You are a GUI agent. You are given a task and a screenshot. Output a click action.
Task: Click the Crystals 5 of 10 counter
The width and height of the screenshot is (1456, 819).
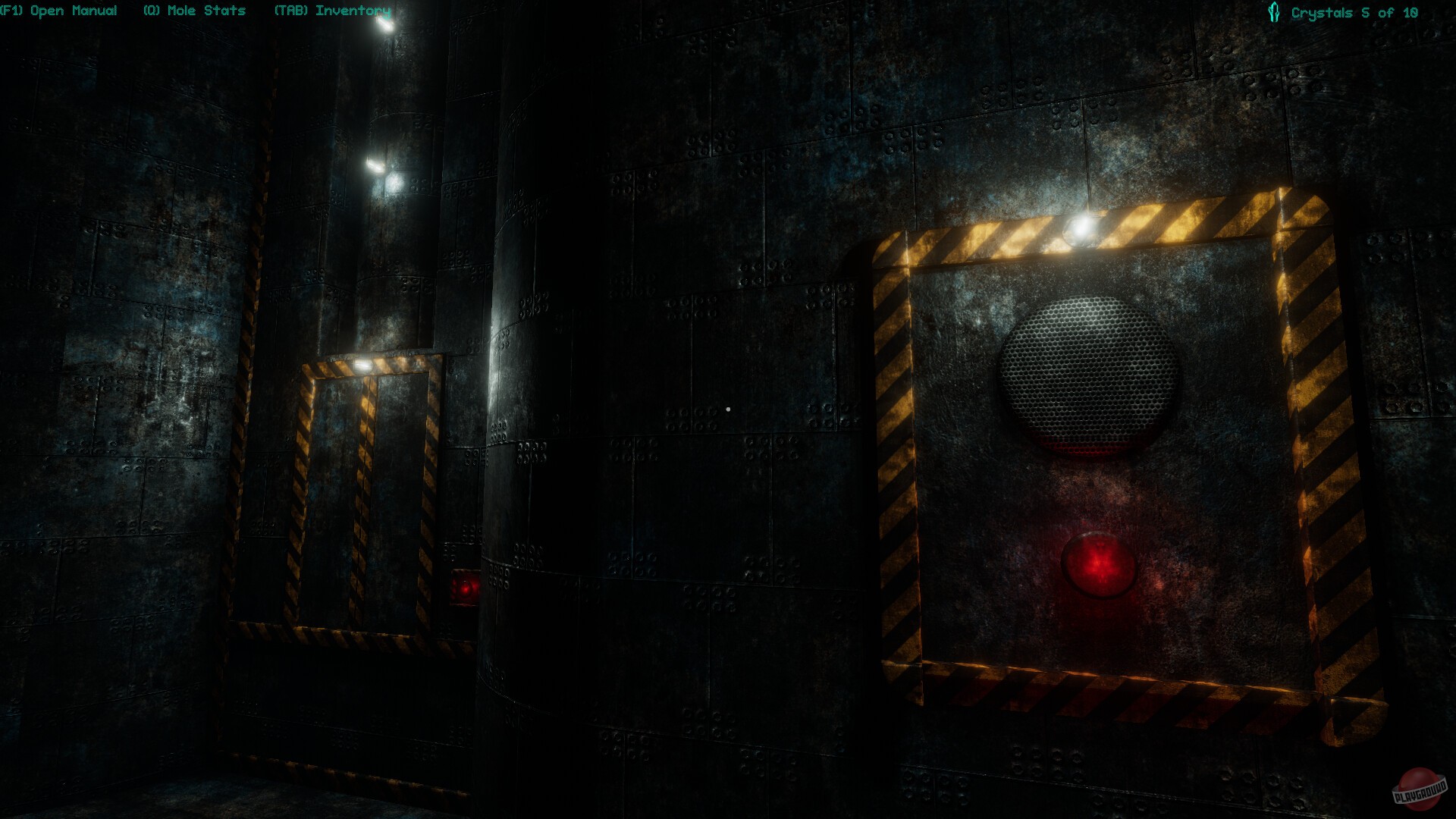point(1354,11)
